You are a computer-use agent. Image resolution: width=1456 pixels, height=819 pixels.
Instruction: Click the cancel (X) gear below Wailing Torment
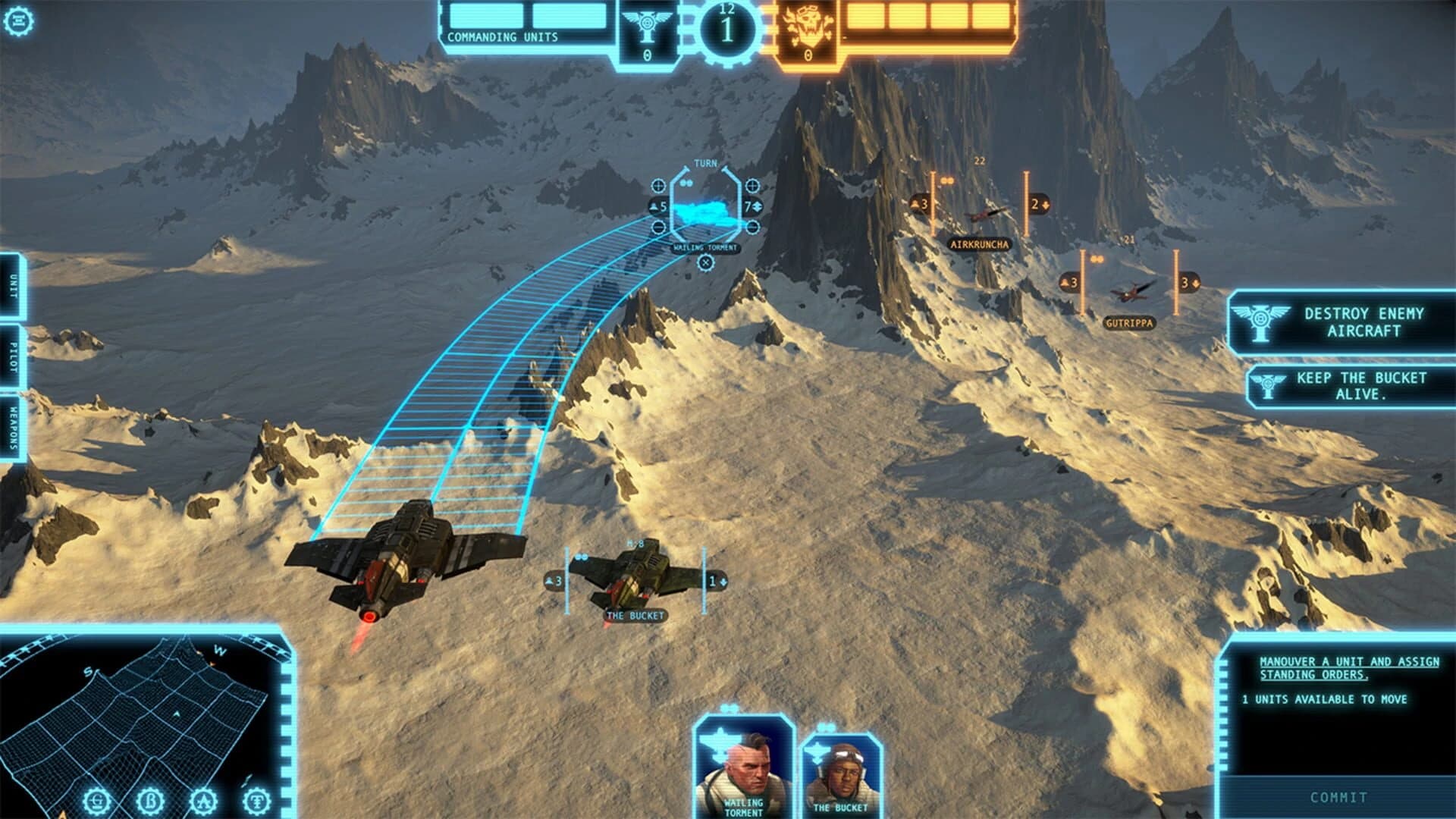click(706, 262)
